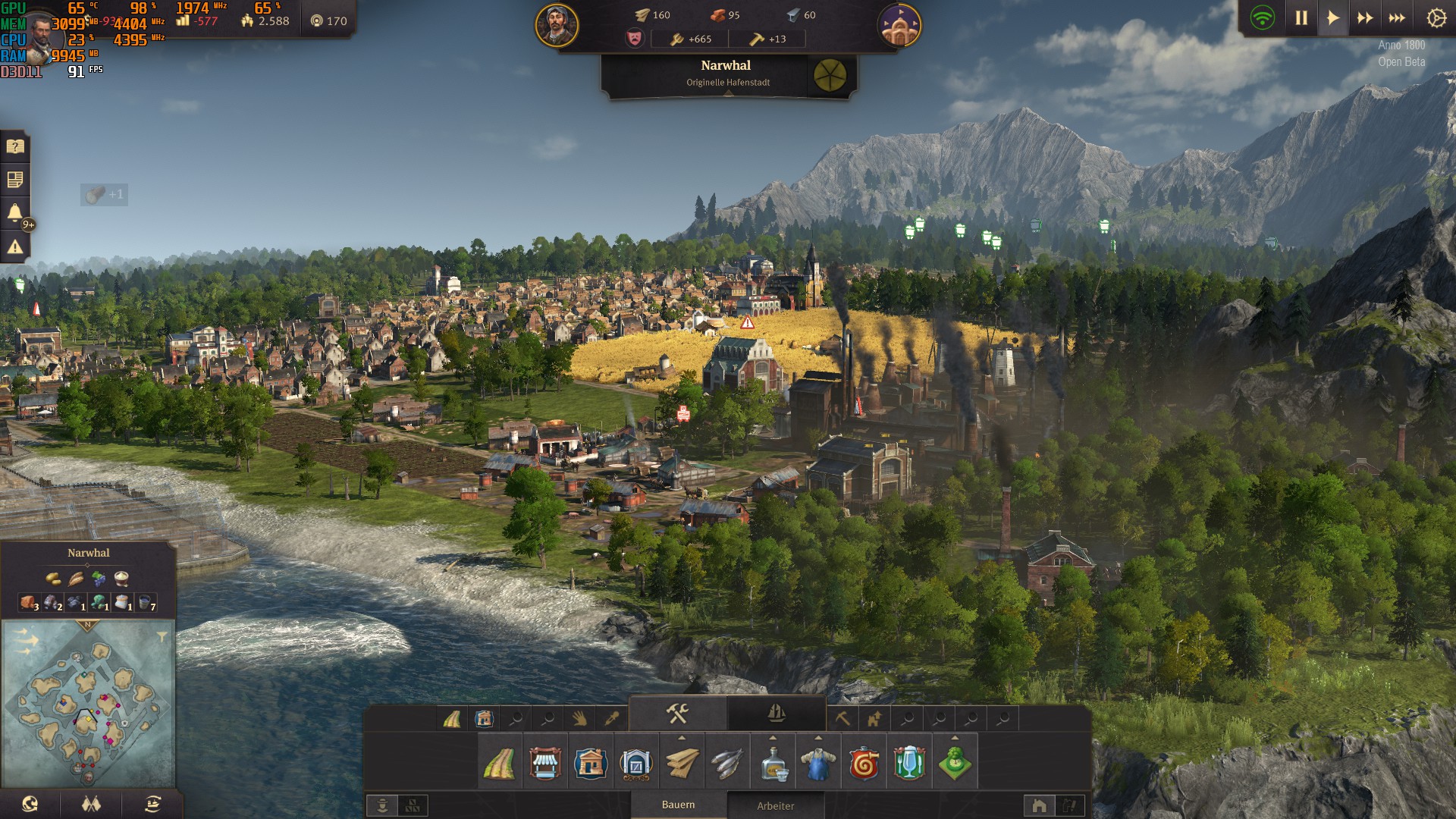This screenshot has width=1456, height=819.
Task: Set game speed to triple fast-forward
Action: click(x=1397, y=18)
